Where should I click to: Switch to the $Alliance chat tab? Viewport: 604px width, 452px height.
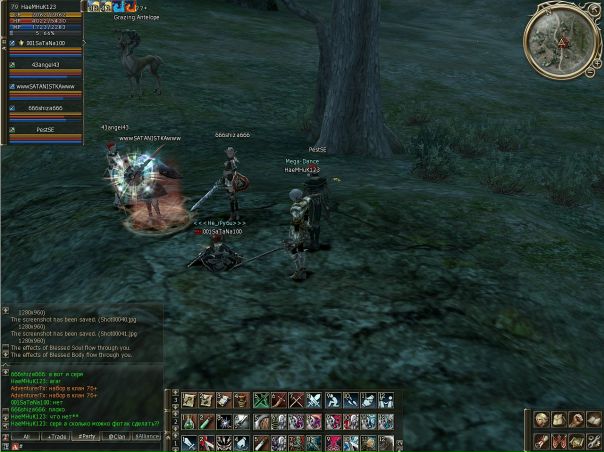click(x=147, y=437)
